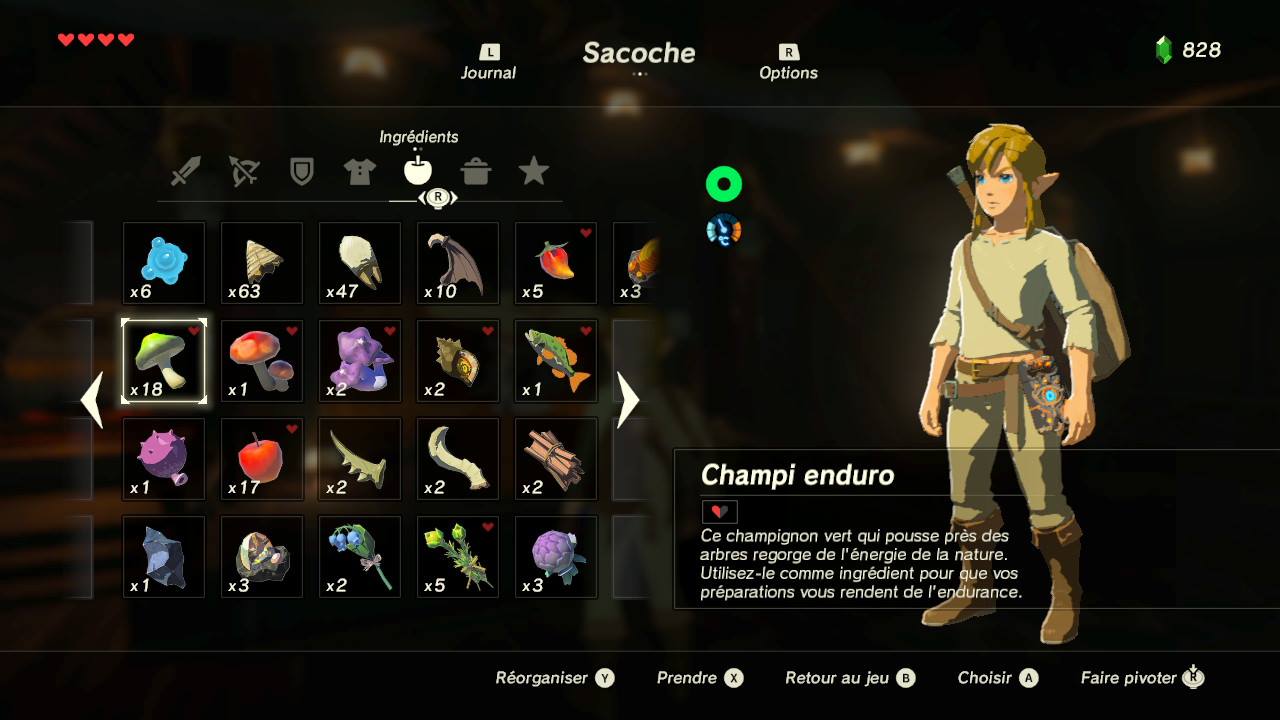
Task: Go to the previous inventory page arrow
Action: (92, 400)
